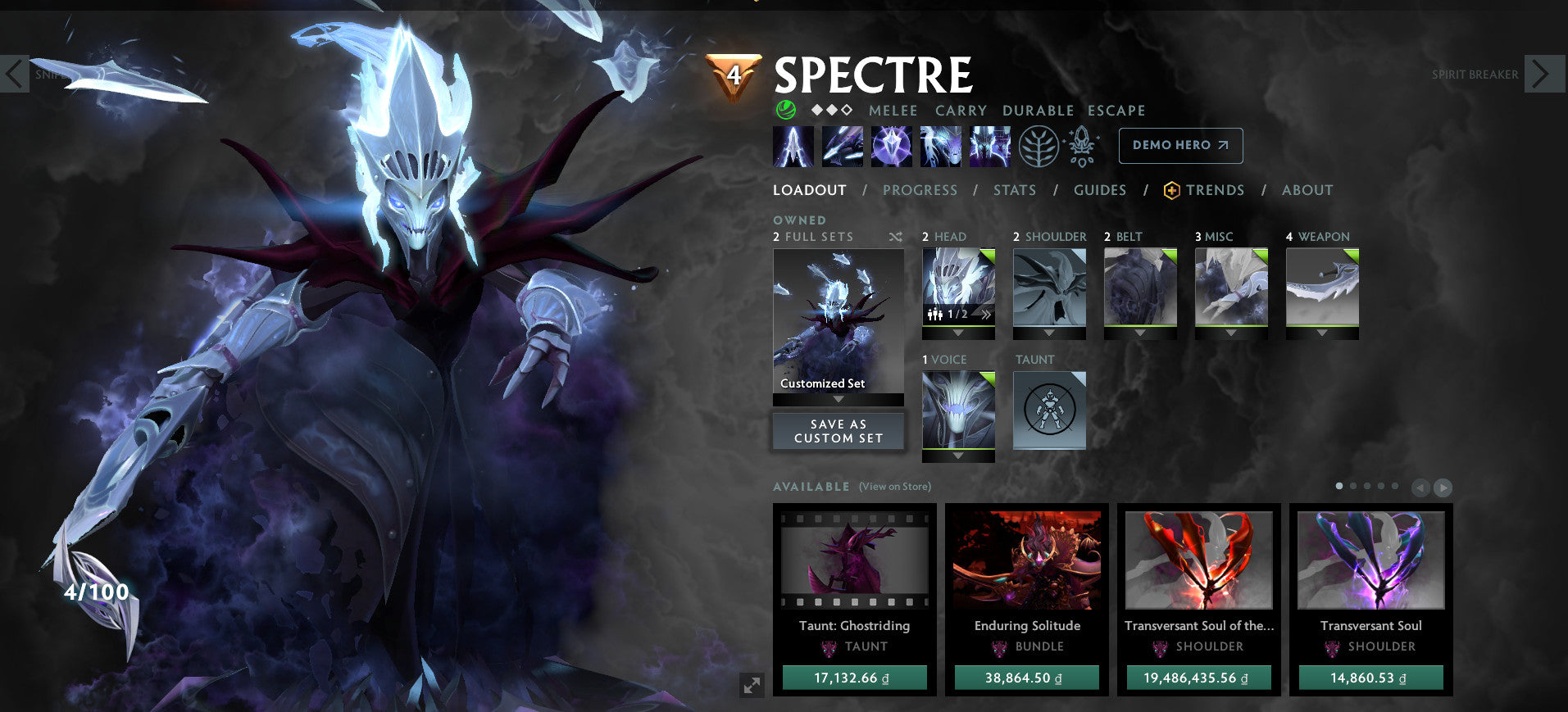Open the View on Store link
The width and height of the screenshot is (1568, 712).
pyautogui.click(x=894, y=486)
